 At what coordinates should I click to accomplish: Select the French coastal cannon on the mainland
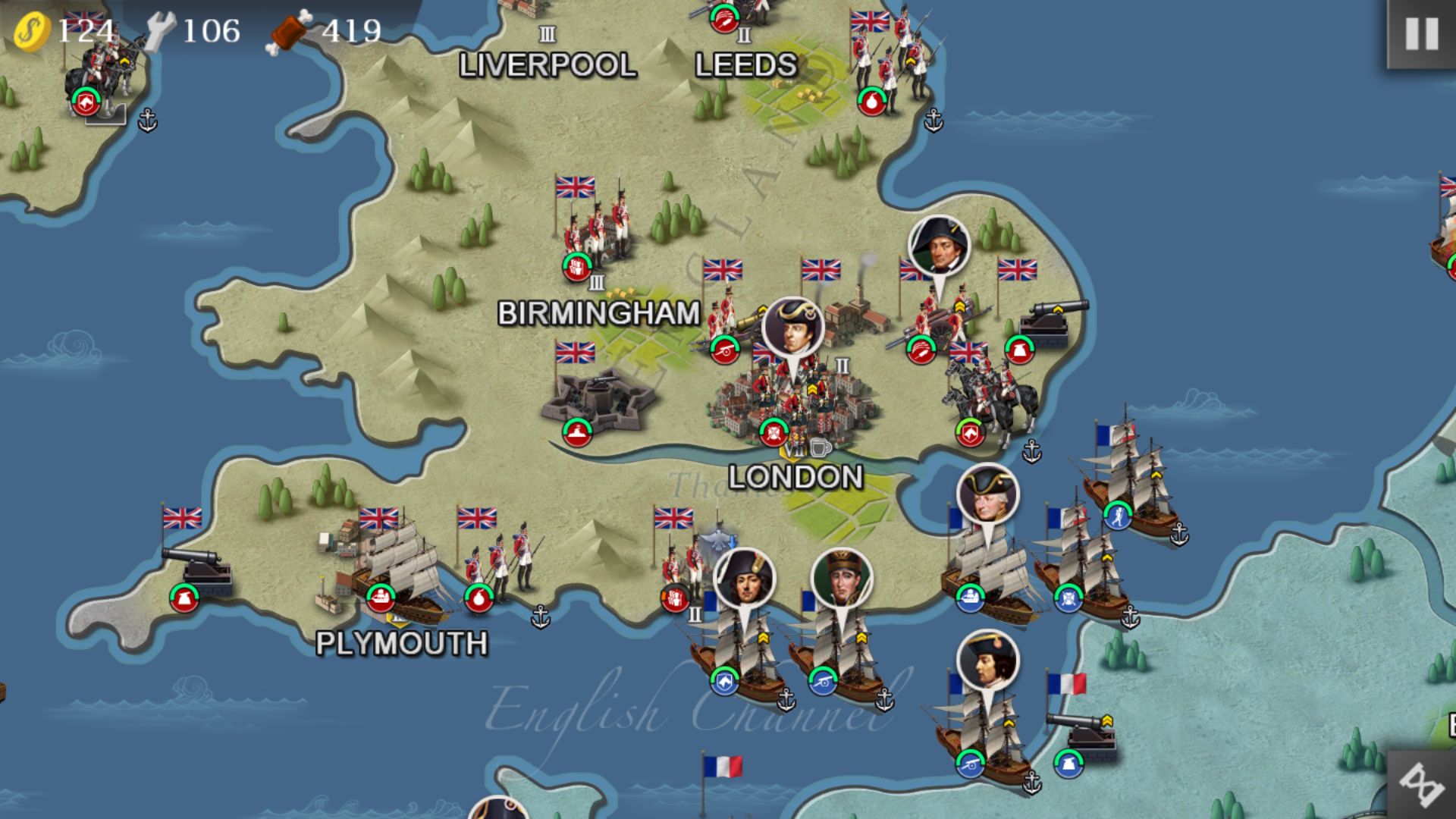1081,736
